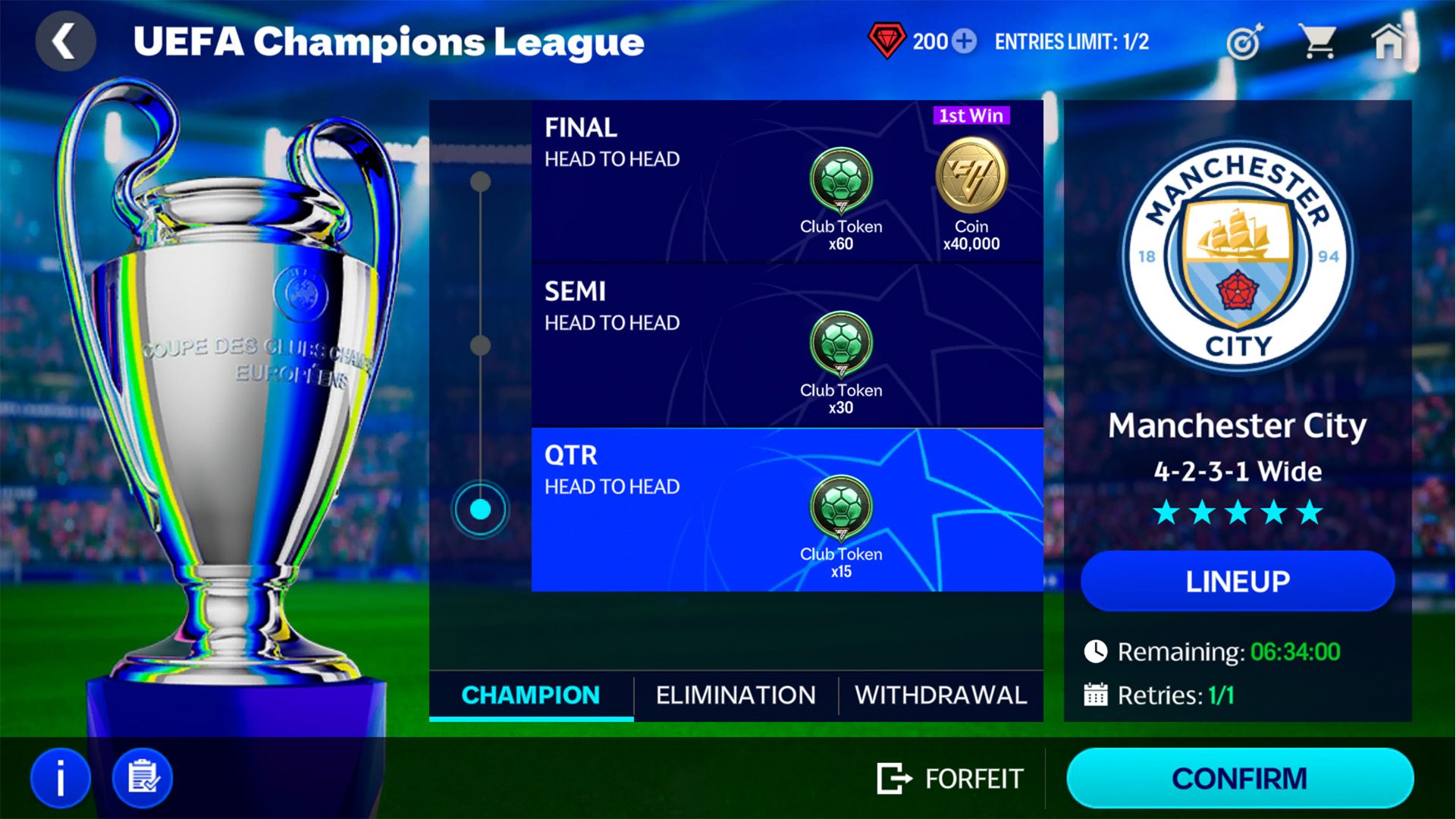This screenshot has width=1456, height=819.
Task: Open the targets/objectives icon in the top bar
Action: [1244, 42]
